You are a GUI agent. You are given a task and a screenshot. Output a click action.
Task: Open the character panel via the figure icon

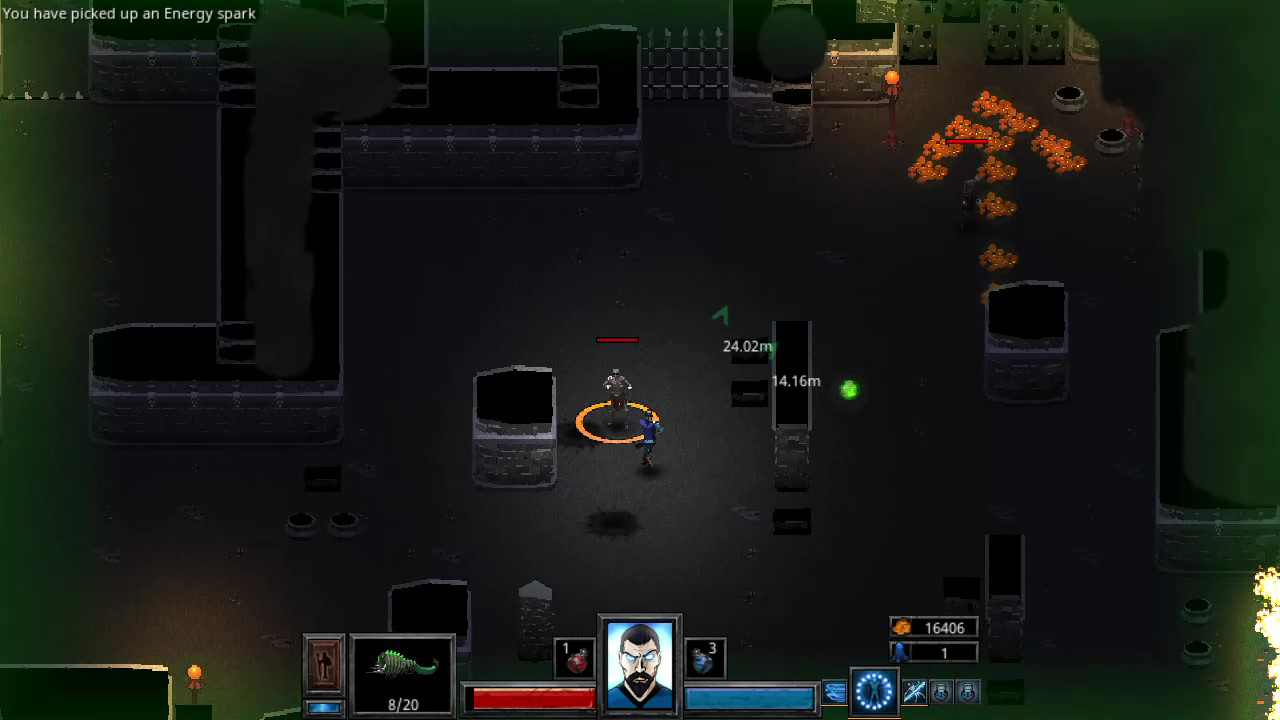pyautogui.click(x=324, y=663)
